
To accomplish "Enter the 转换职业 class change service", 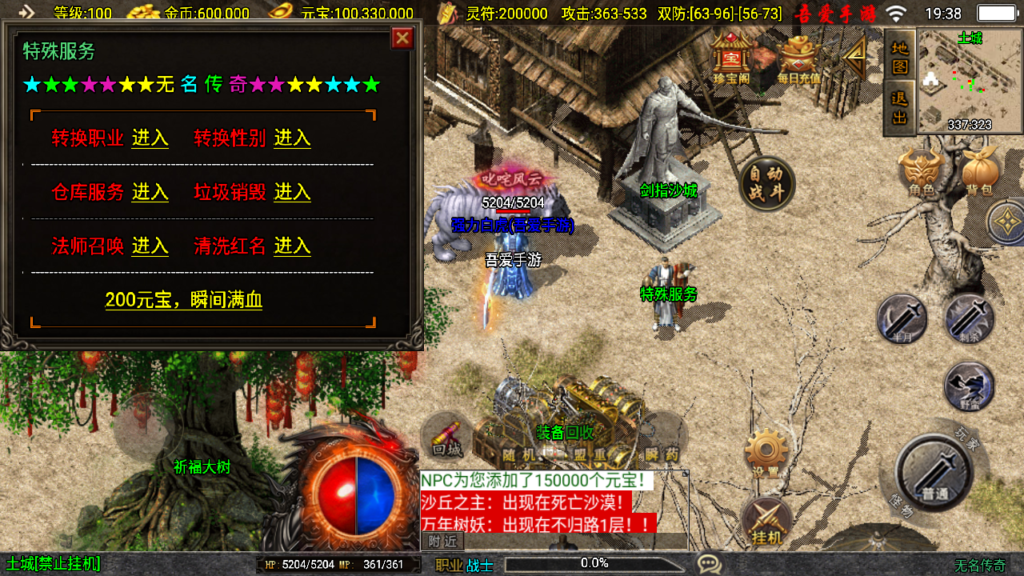I will click(150, 138).
